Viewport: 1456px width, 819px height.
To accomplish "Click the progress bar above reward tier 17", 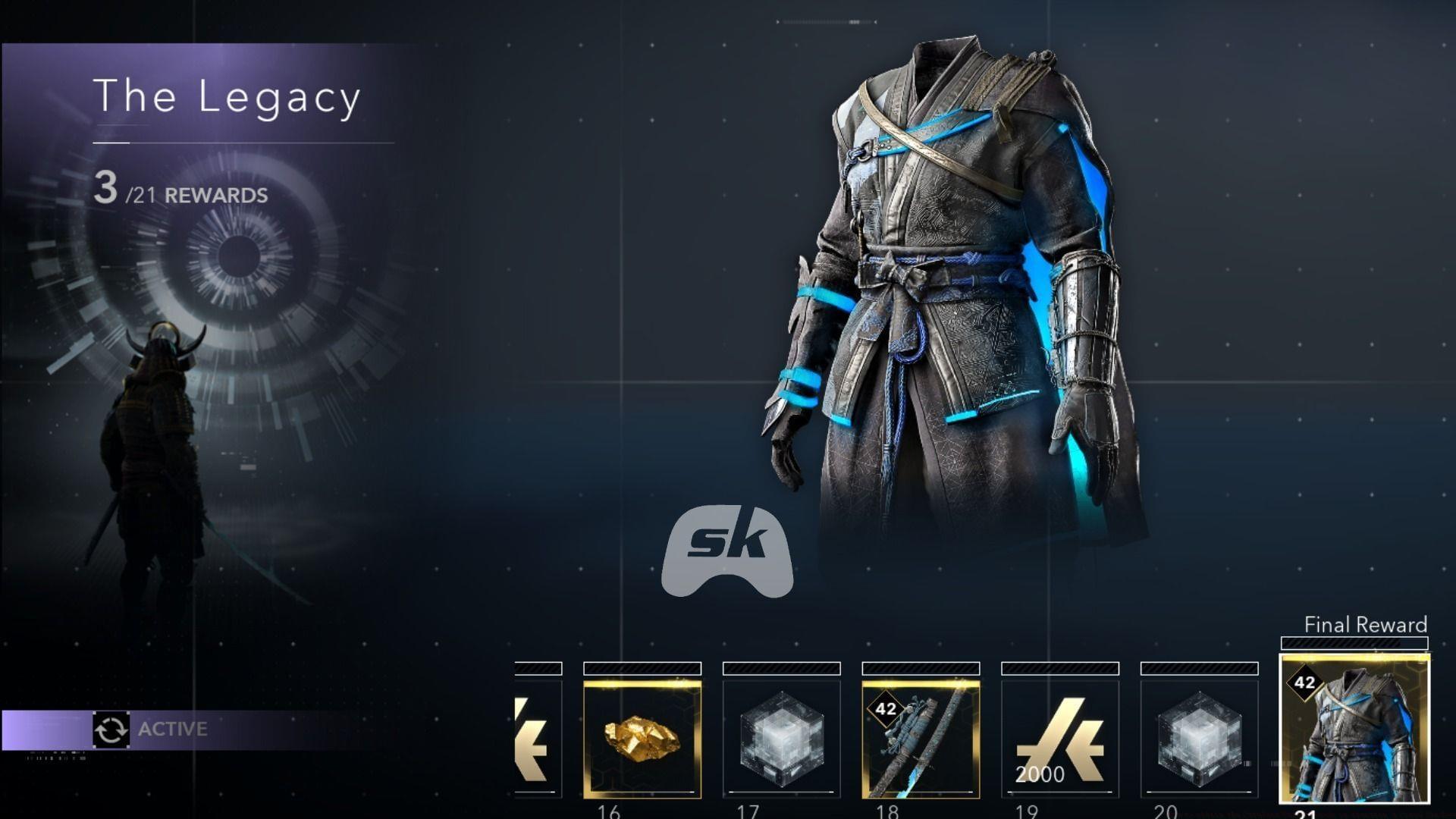I will coord(781,668).
